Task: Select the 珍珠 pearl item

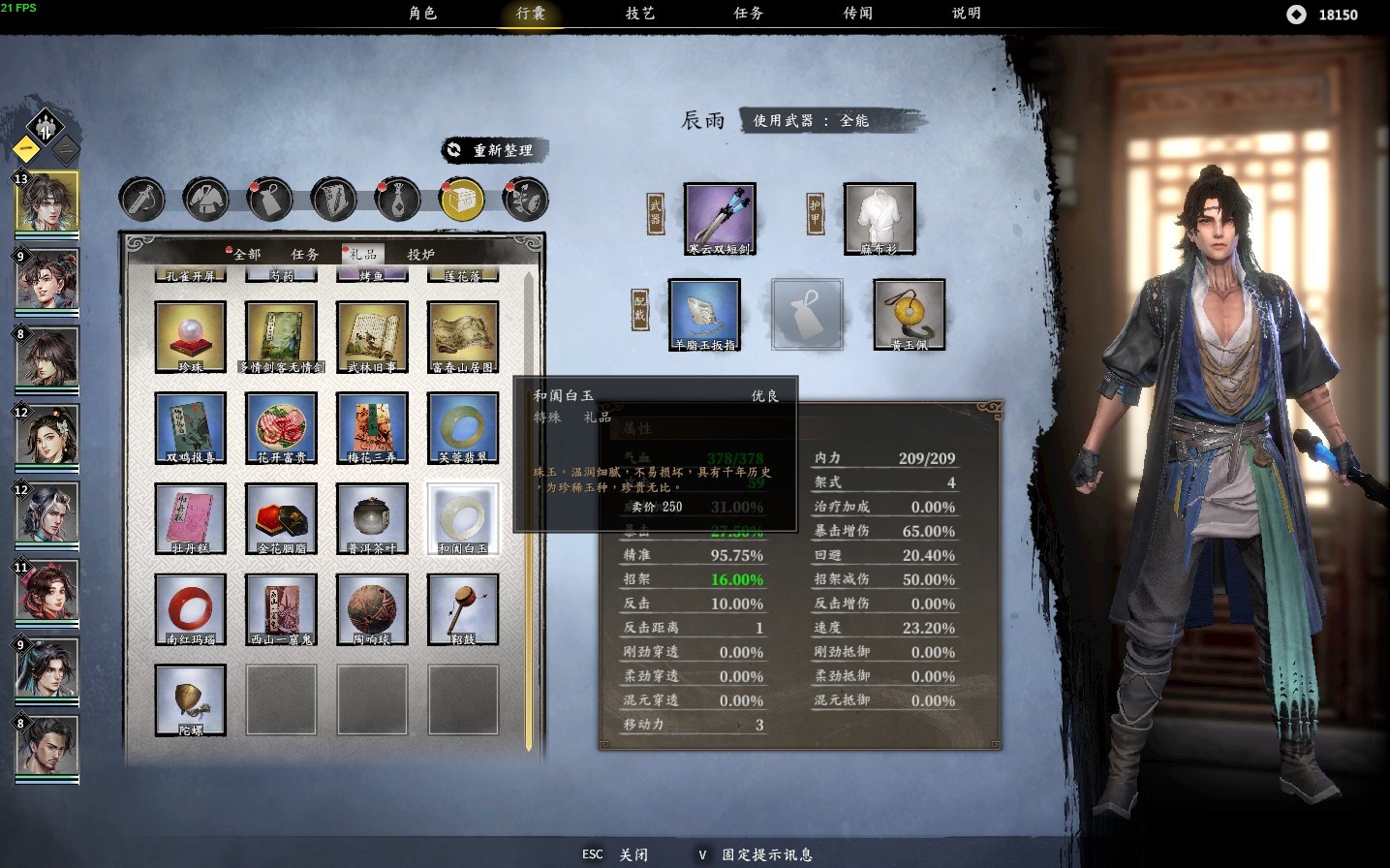Action: pyautogui.click(x=190, y=336)
